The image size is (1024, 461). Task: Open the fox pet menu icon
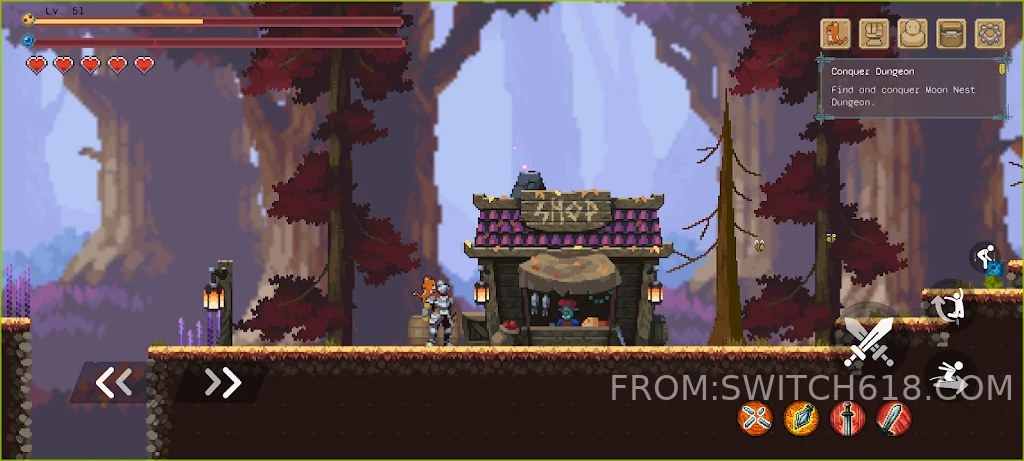tap(835, 34)
